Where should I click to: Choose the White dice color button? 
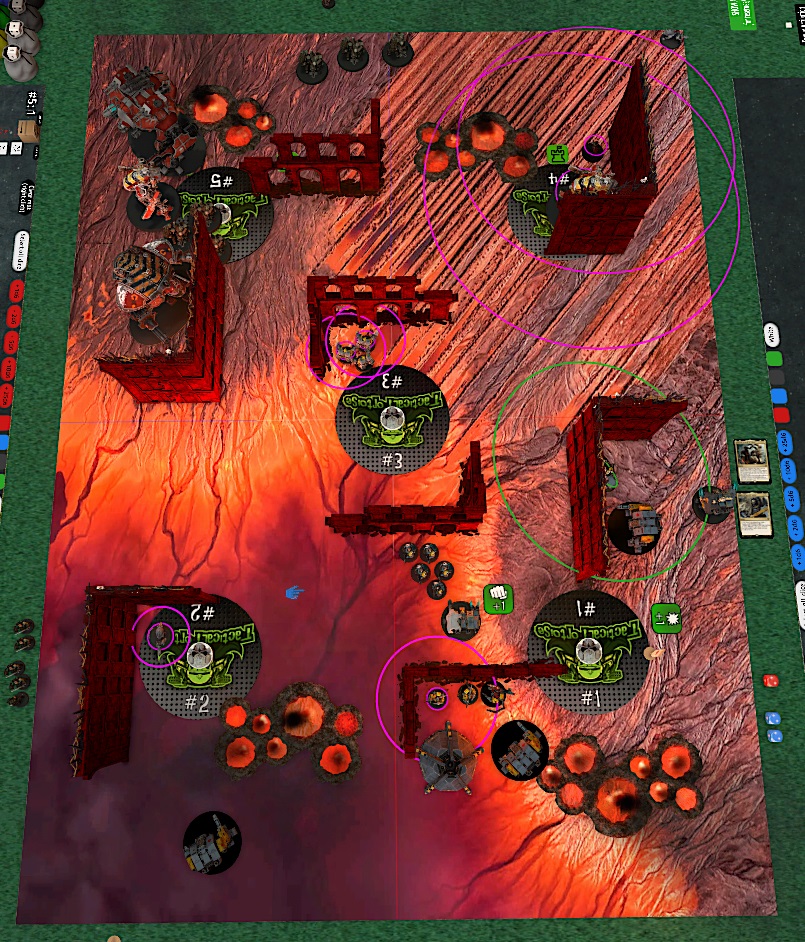coord(772,333)
